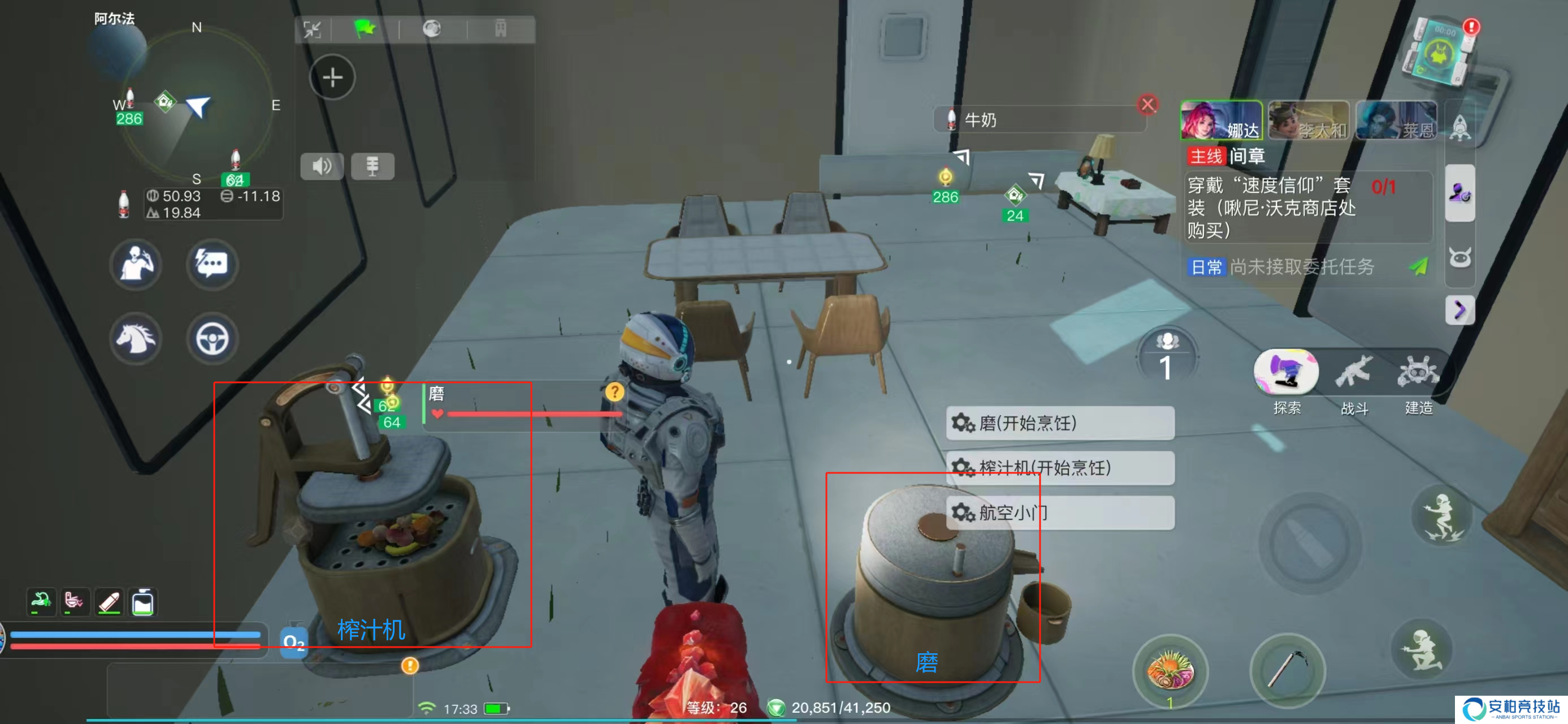
Task: Switch to 探索 mode
Action: (x=1286, y=373)
